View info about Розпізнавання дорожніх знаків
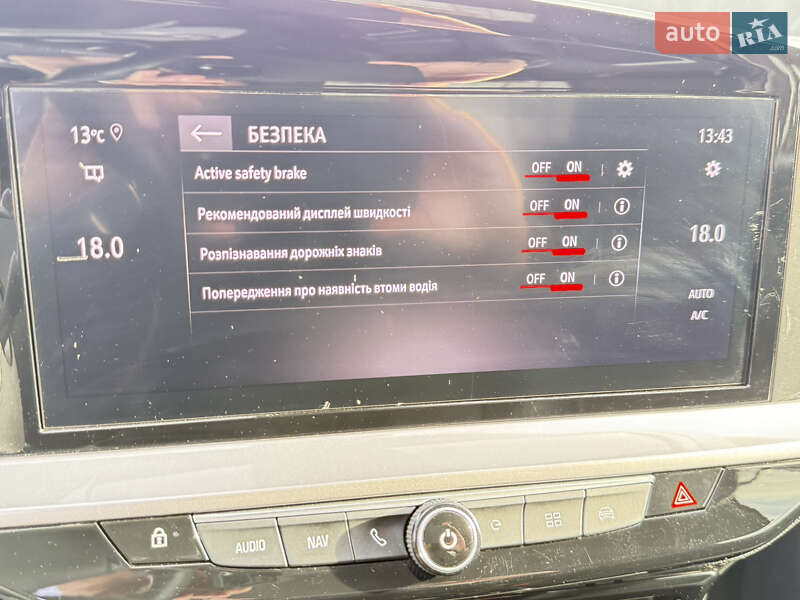The width and height of the screenshot is (800, 600). [x=619, y=242]
